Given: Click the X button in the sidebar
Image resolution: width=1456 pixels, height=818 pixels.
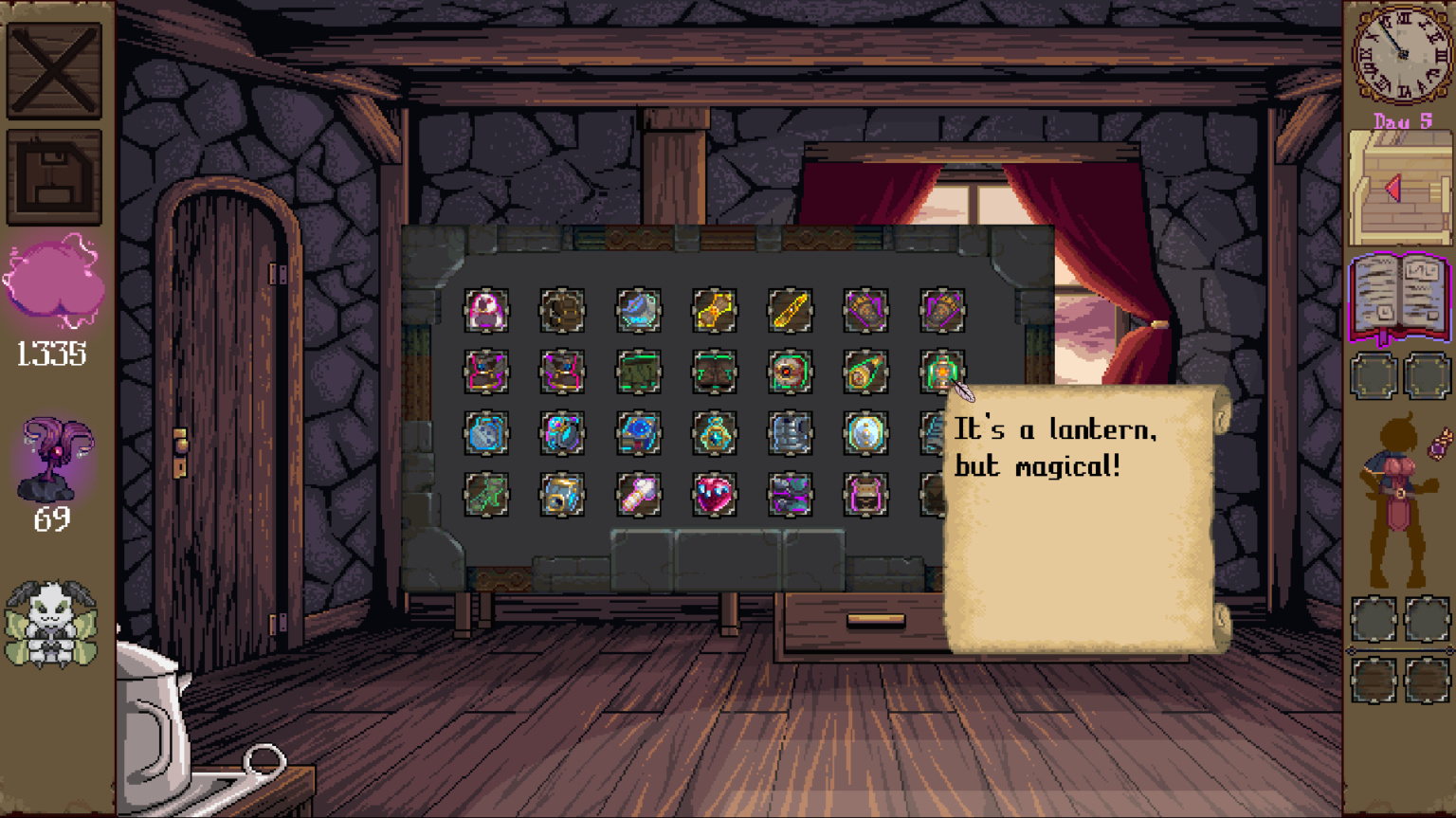Looking at the screenshot, I should pos(54,69).
